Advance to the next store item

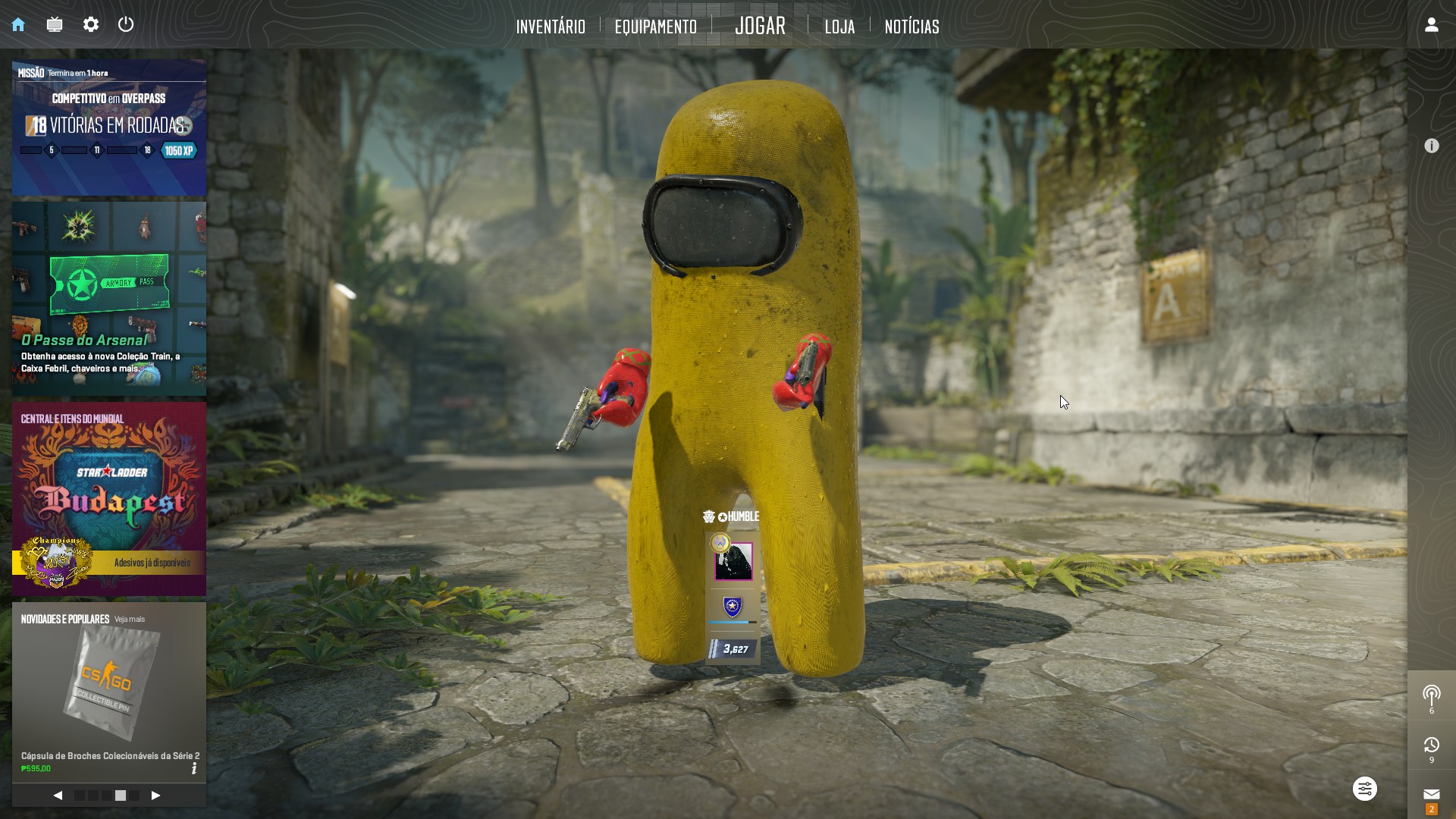tap(155, 795)
